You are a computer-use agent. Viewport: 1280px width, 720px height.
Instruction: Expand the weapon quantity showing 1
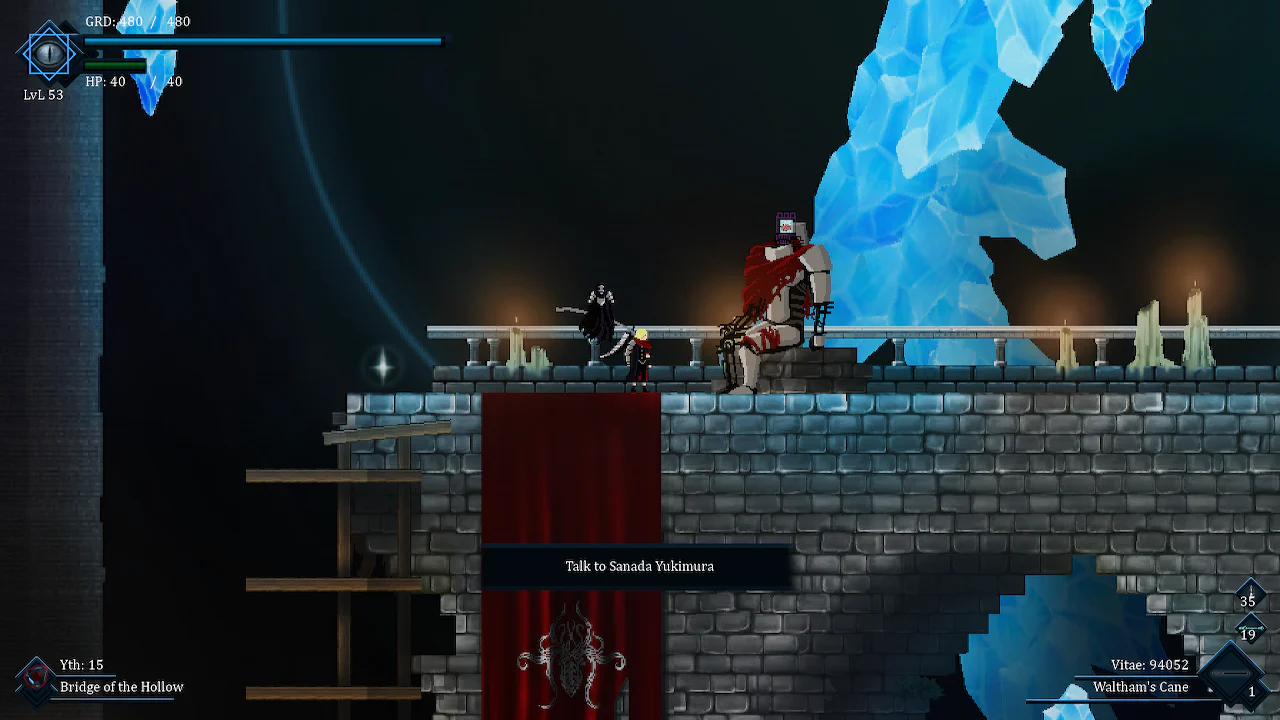click(1253, 691)
